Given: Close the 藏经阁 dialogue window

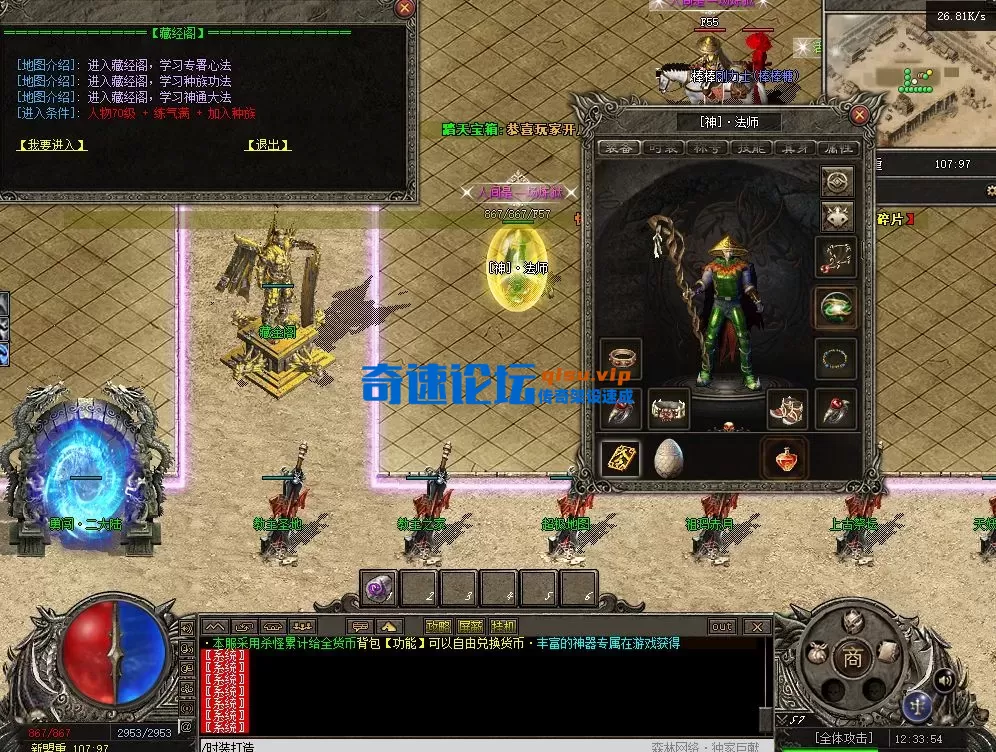Looking at the screenshot, I should click(404, 8).
